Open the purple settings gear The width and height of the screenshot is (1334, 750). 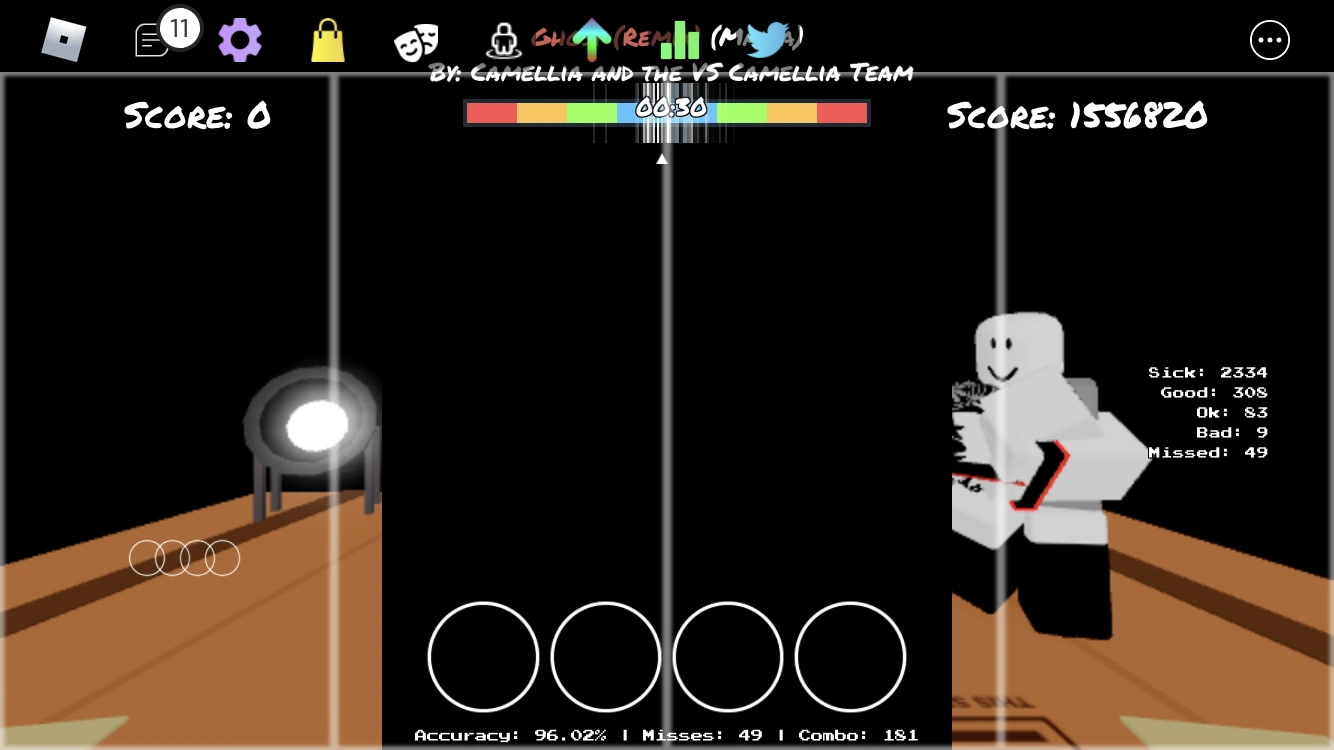click(239, 38)
